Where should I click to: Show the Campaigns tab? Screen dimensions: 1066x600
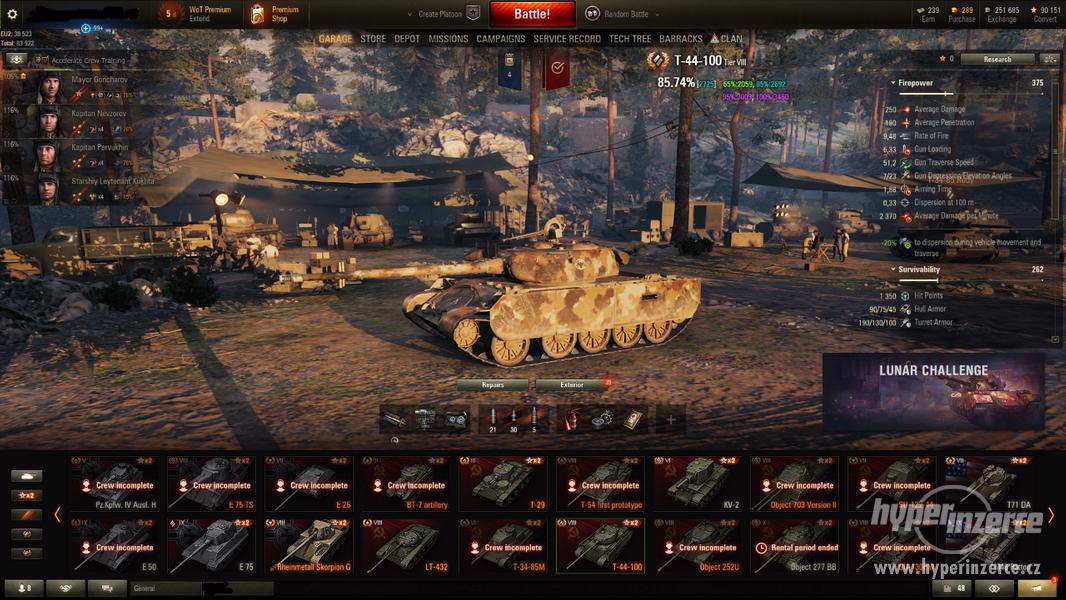[500, 39]
